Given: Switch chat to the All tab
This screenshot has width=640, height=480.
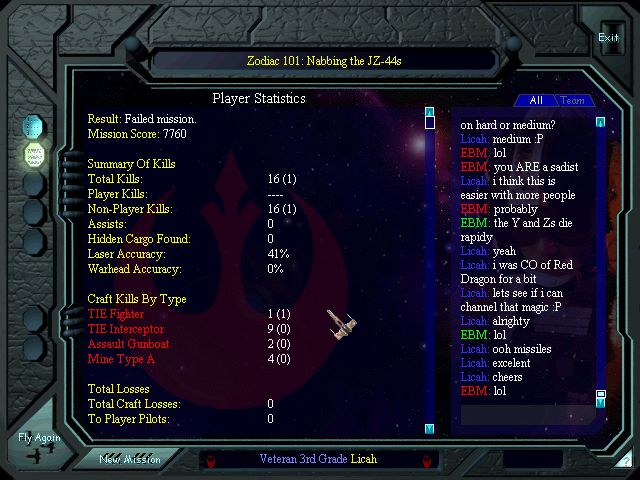Looking at the screenshot, I should pos(536,100).
